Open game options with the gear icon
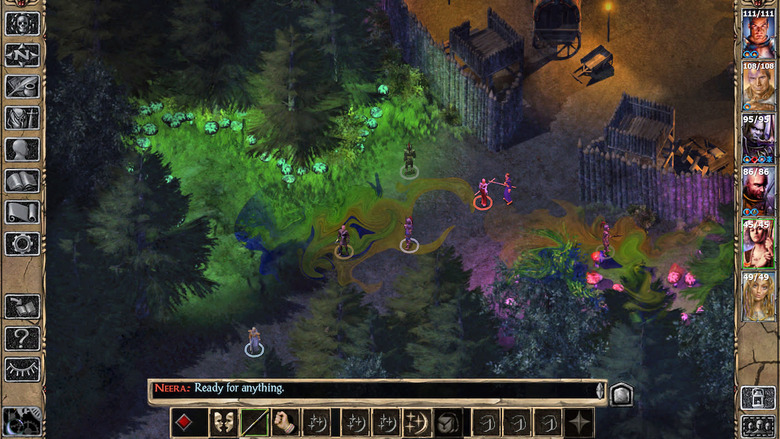 [22, 243]
